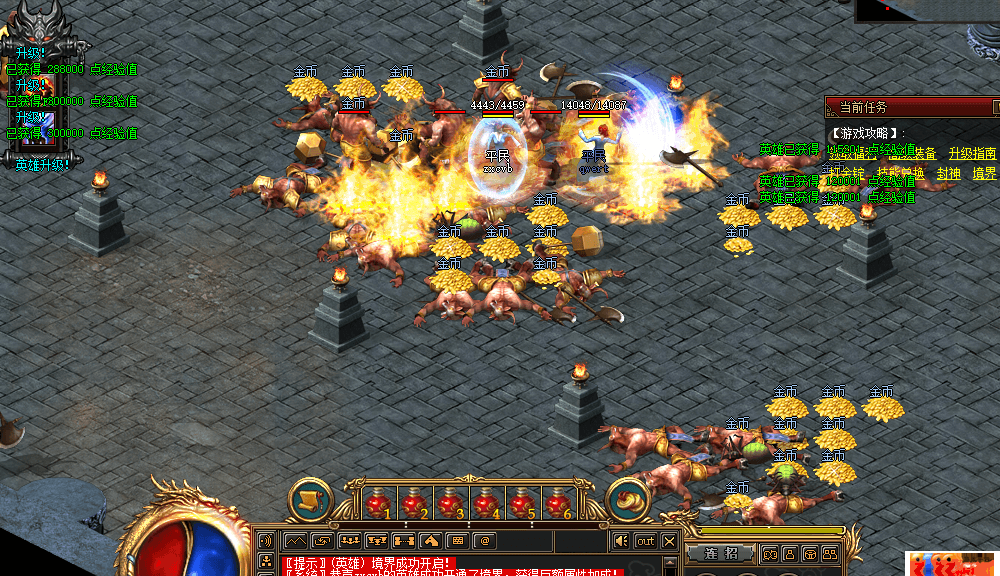
Task: Open the 封神 guide link
Action: (948, 173)
